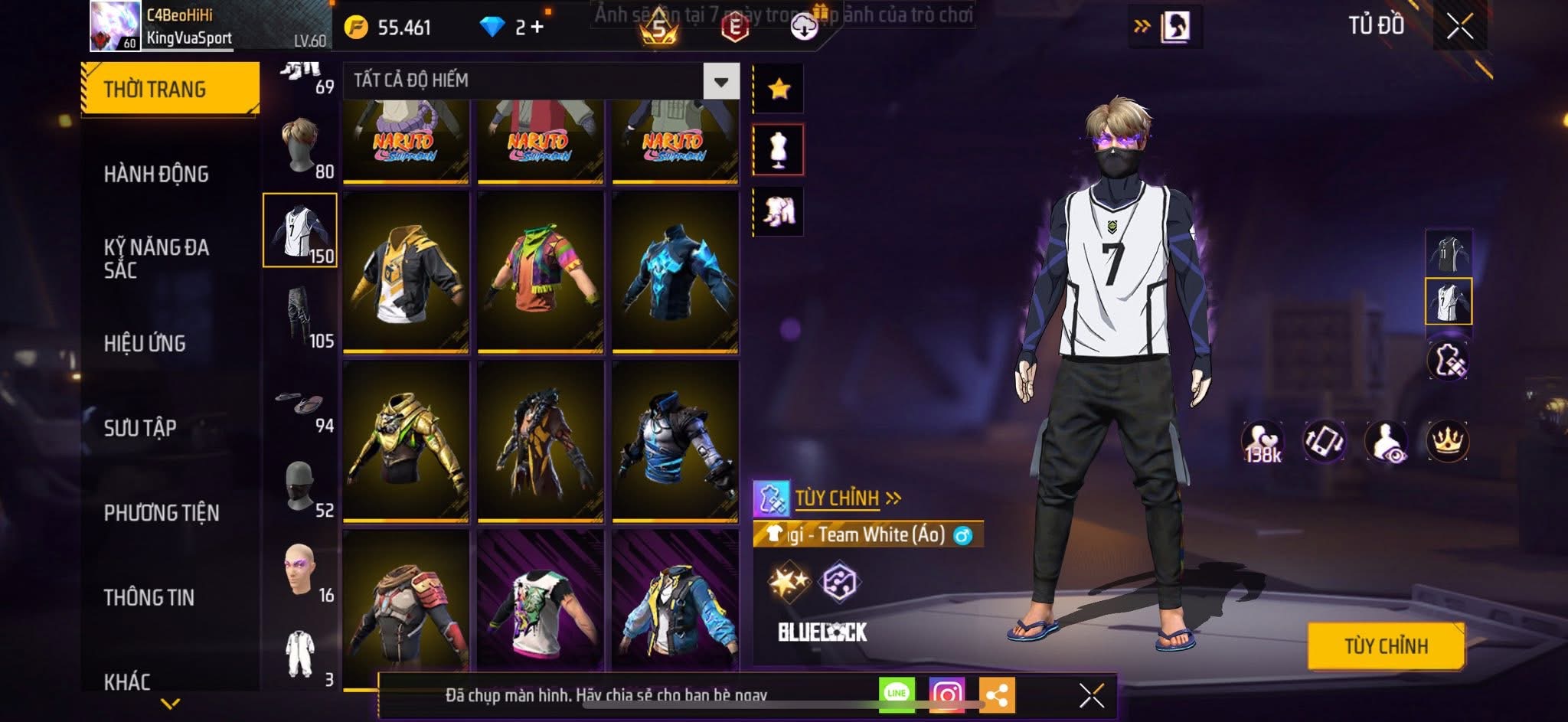Toggle the mannequin outfit preview

[779, 149]
